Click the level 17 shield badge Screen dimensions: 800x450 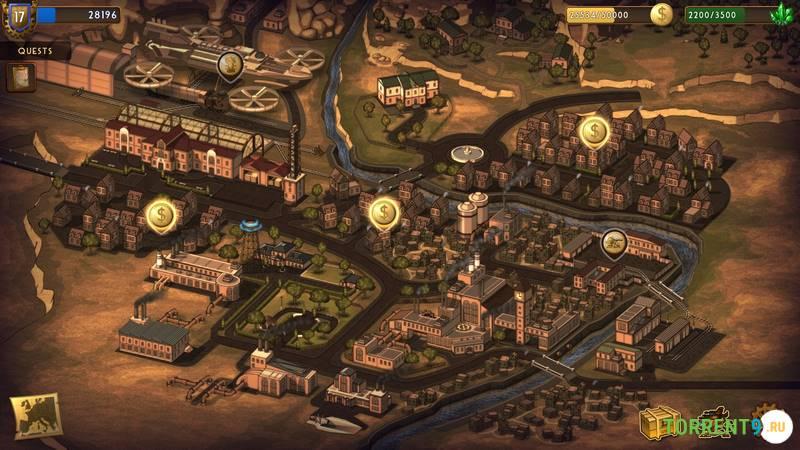[x=18, y=16]
